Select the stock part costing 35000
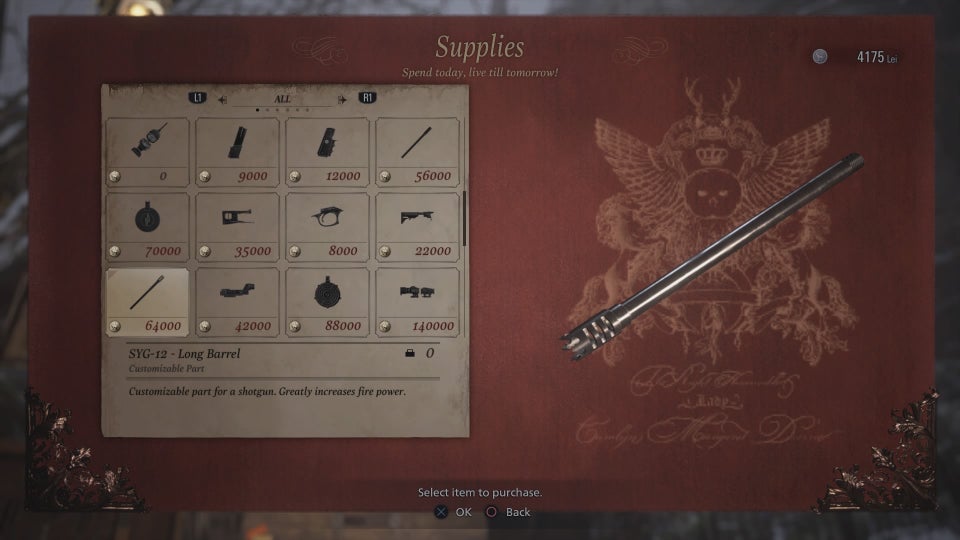The width and height of the screenshot is (960, 540). coord(237,226)
